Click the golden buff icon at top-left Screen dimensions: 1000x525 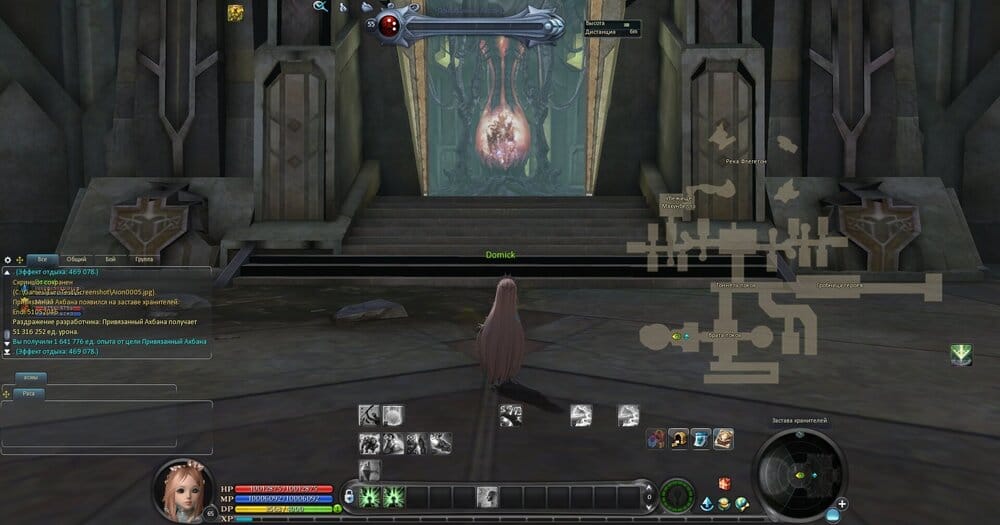pyautogui.click(x=235, y=13)
